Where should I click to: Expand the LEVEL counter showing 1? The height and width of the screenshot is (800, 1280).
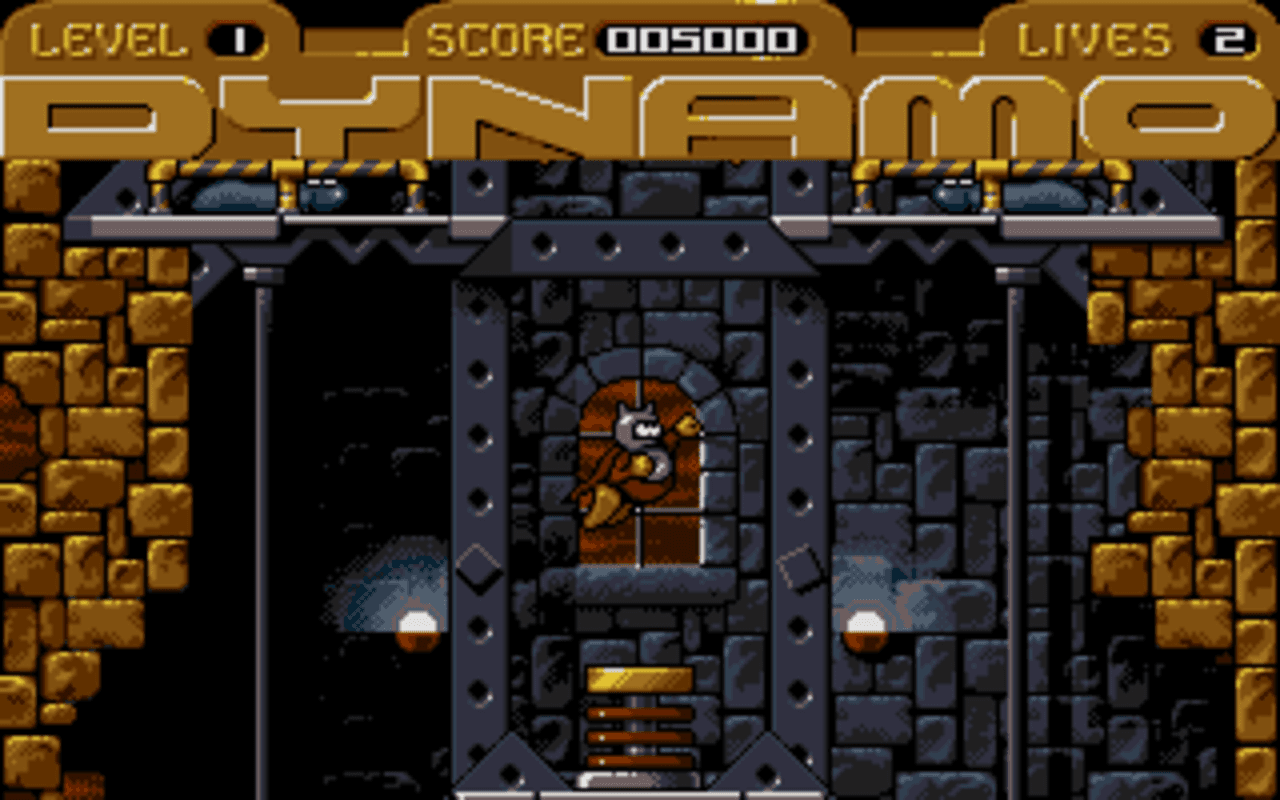coord(237,36)
